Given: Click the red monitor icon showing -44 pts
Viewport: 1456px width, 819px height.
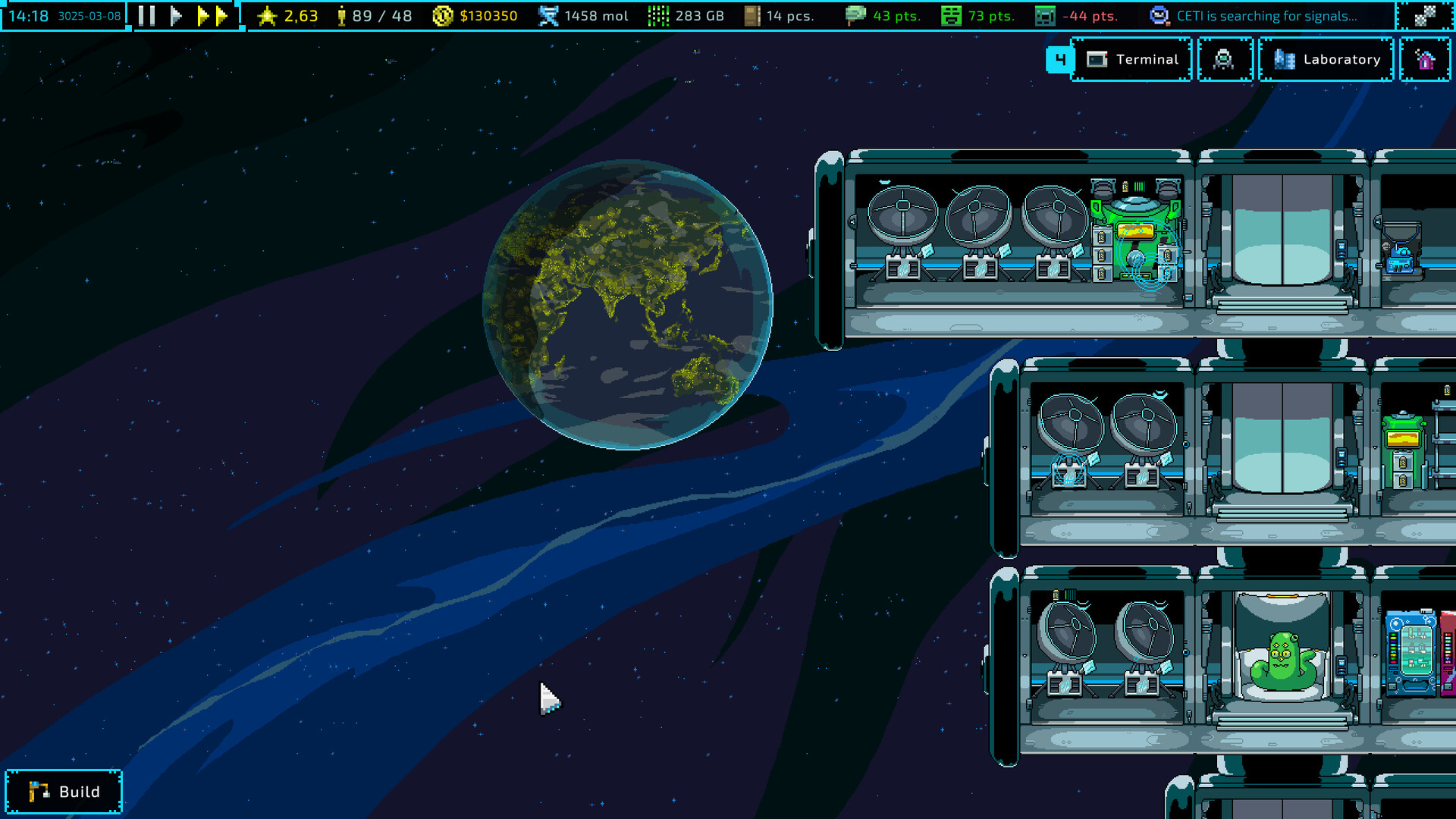Looking at the screenshot, I should tap(1046, 14).
